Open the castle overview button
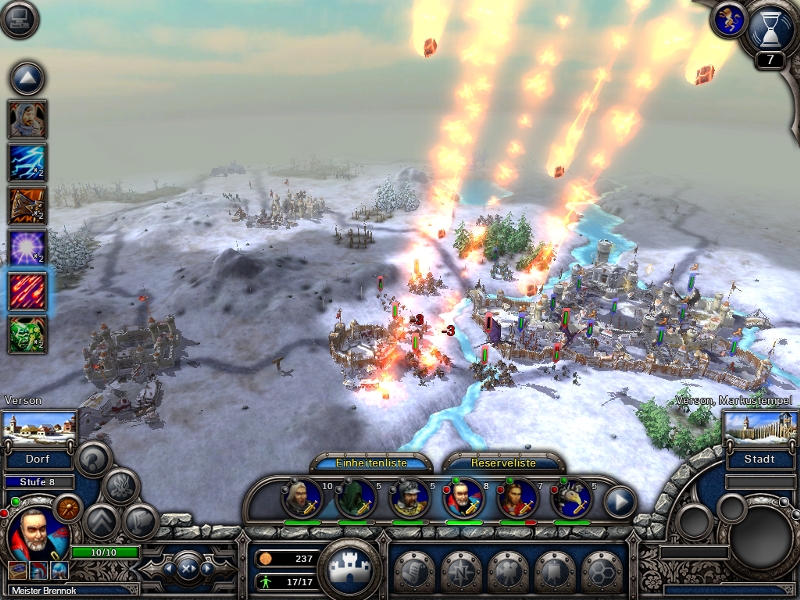Screen dimensions: 800x600 349,568
